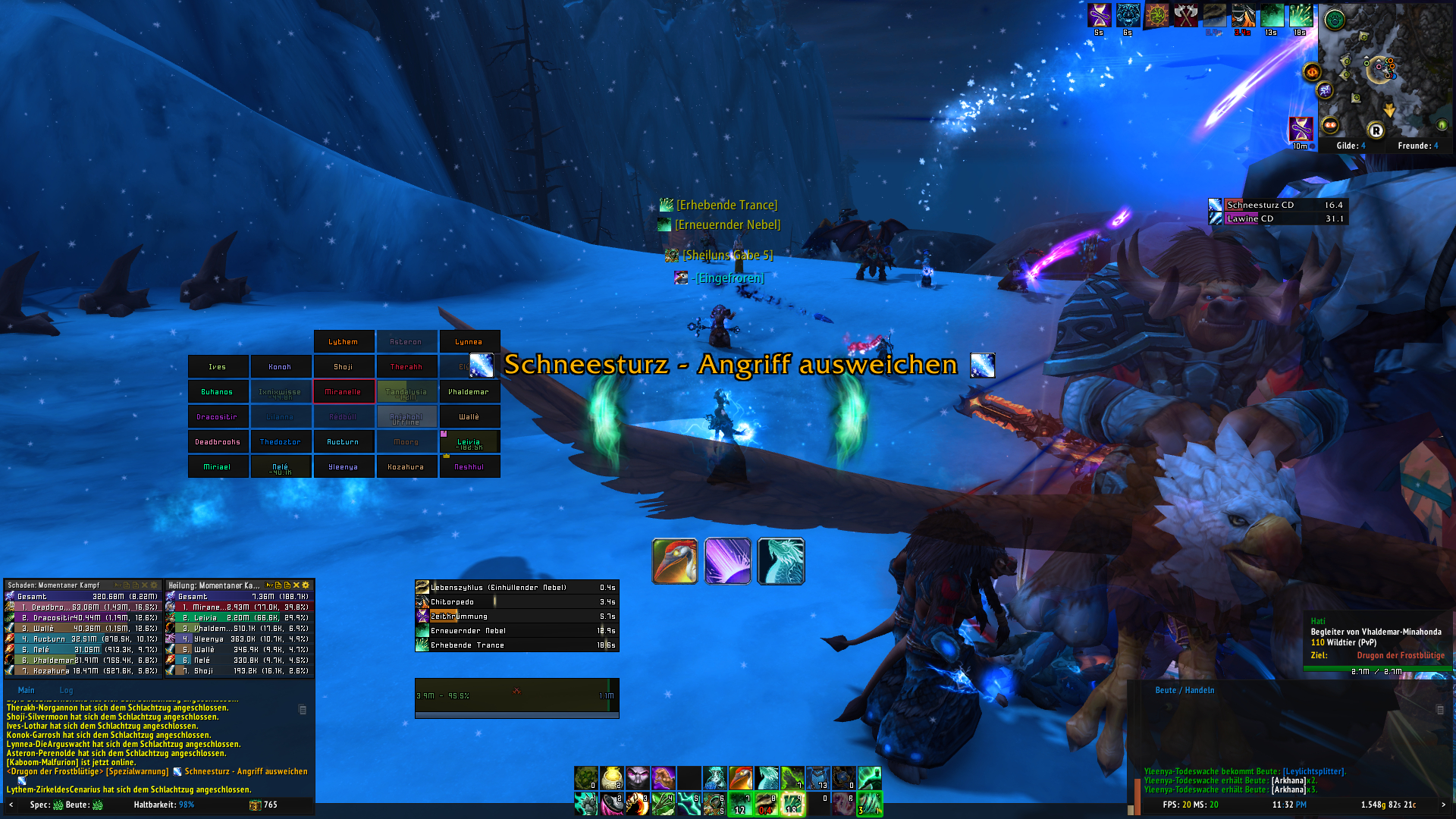The width and height of the screenshot is (1456, 819).
Task: Open the Gilde list below the minimap
Action: (1351, 146)
